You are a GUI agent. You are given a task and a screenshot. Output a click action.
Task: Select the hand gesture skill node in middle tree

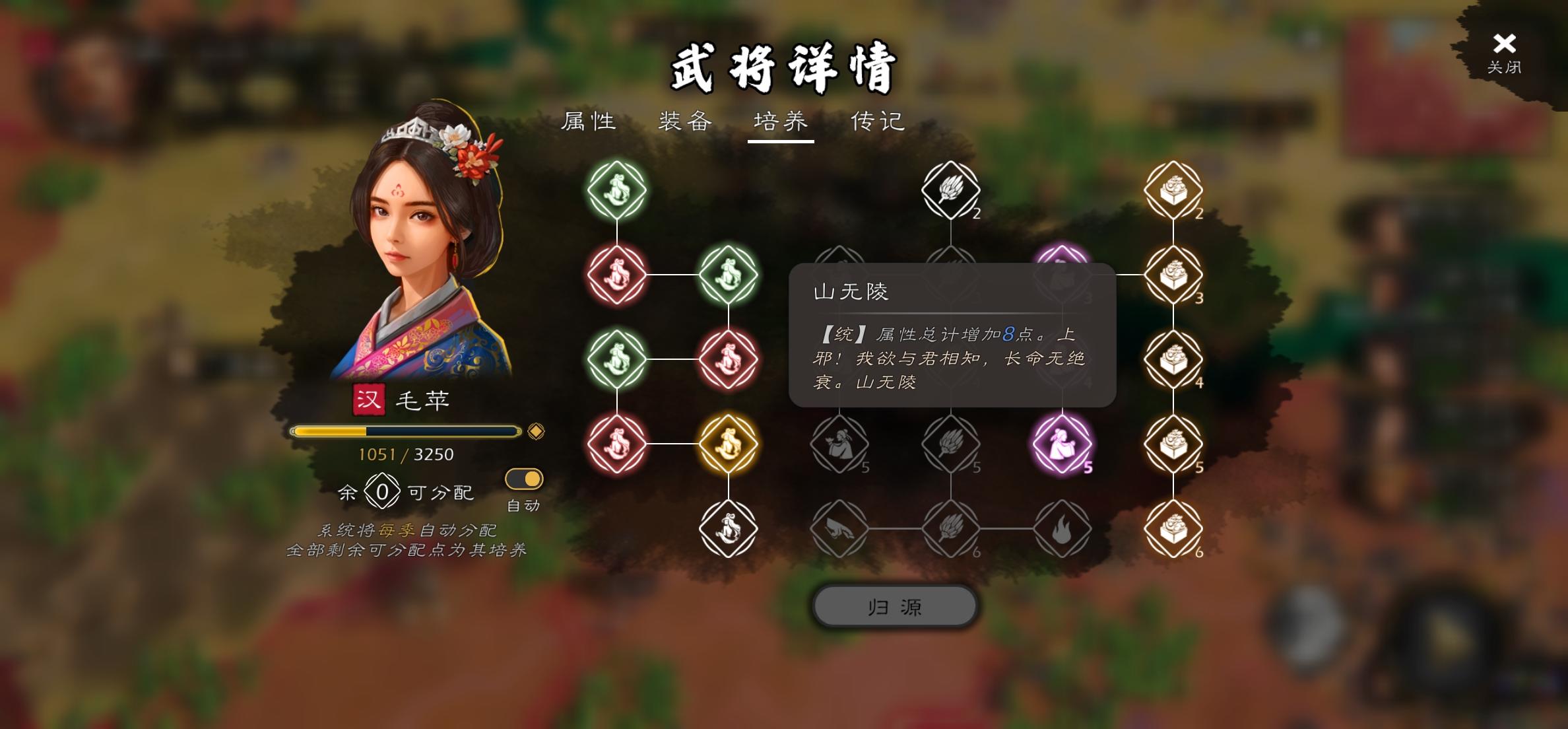click(839, 528)
